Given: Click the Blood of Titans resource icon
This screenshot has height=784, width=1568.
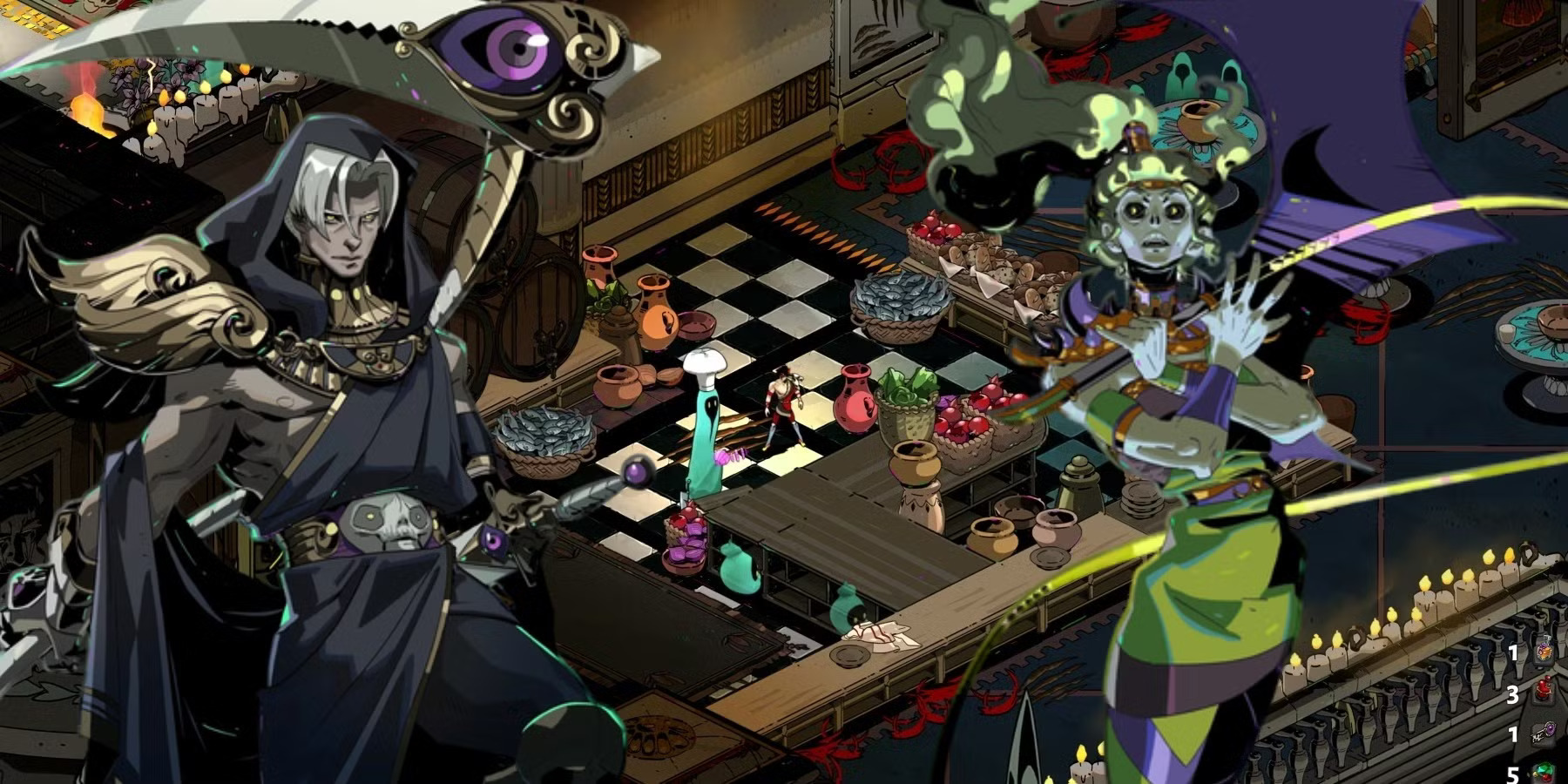Looking at the screenshot, I should (1544, 691).
